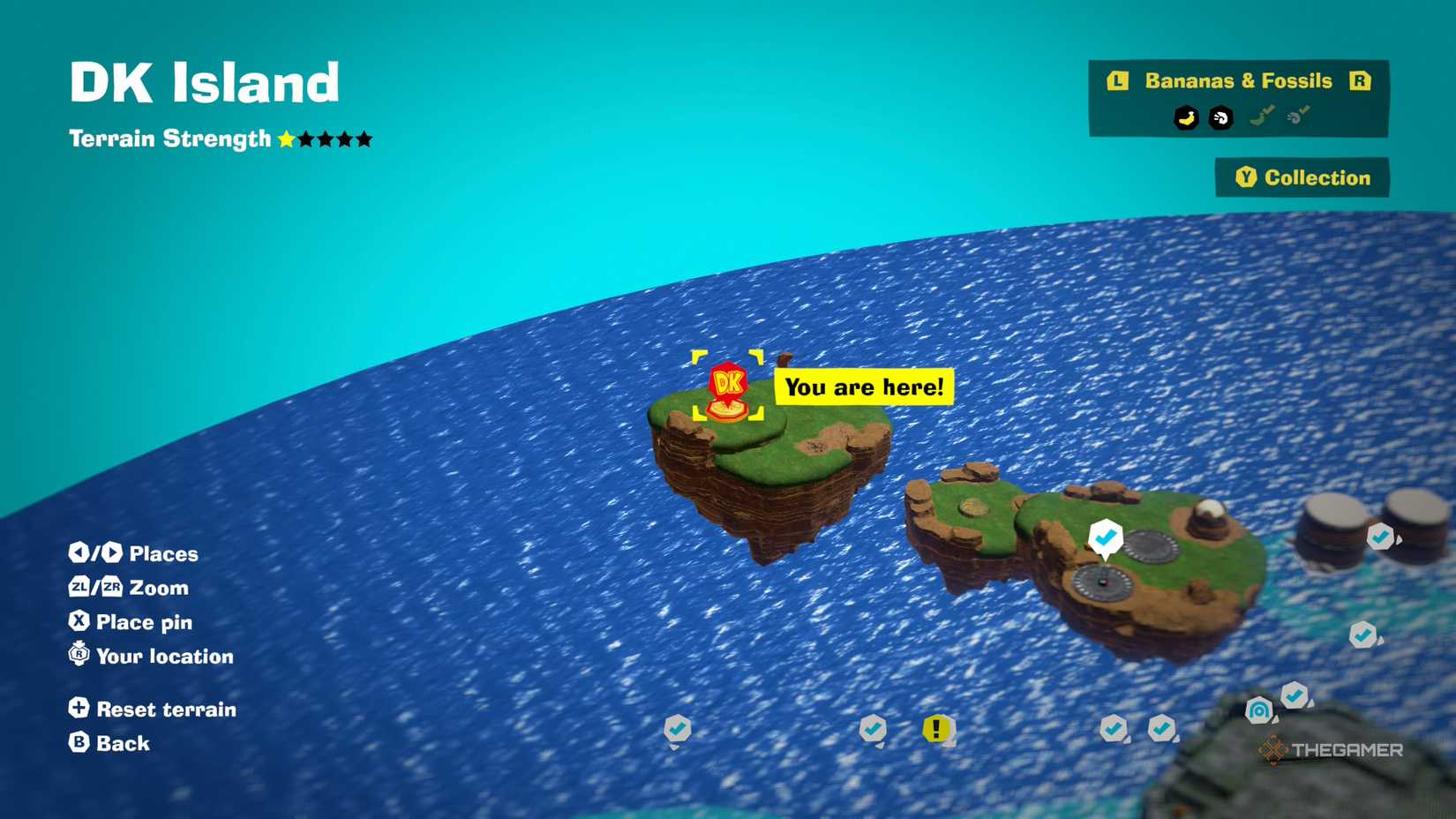Select the Banandium Gem filter icon
This screenshot has width=1456, height=819.
click(1221, 117)
